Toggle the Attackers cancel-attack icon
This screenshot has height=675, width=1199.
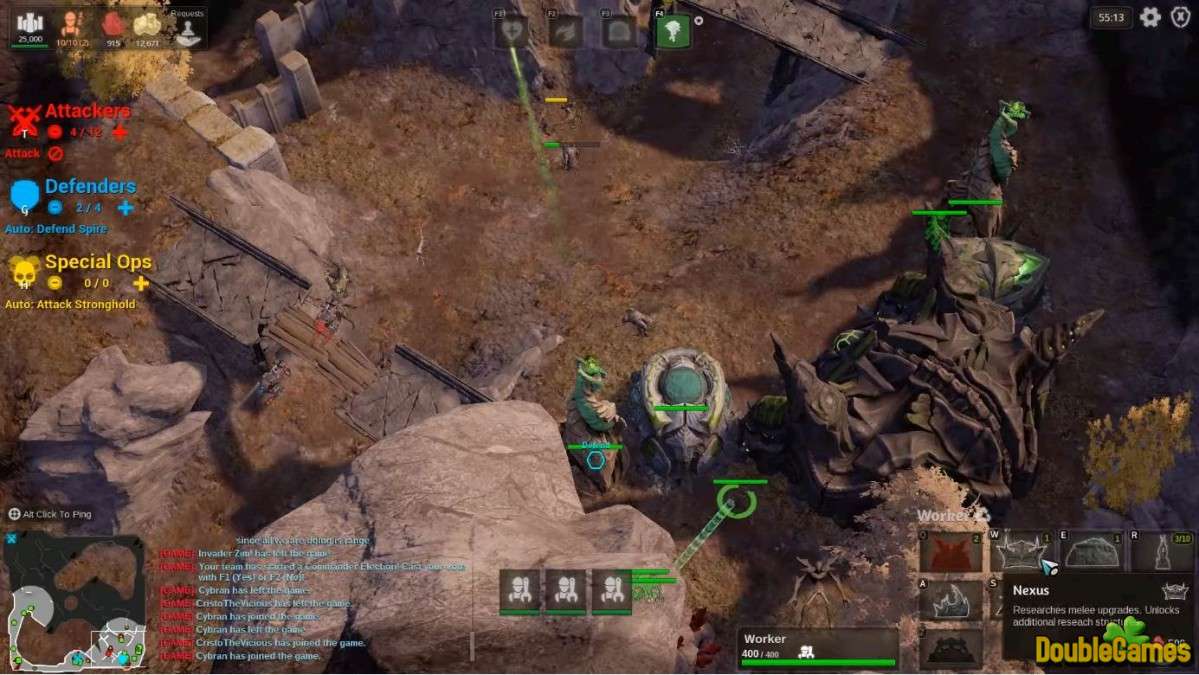click(56, 154)
